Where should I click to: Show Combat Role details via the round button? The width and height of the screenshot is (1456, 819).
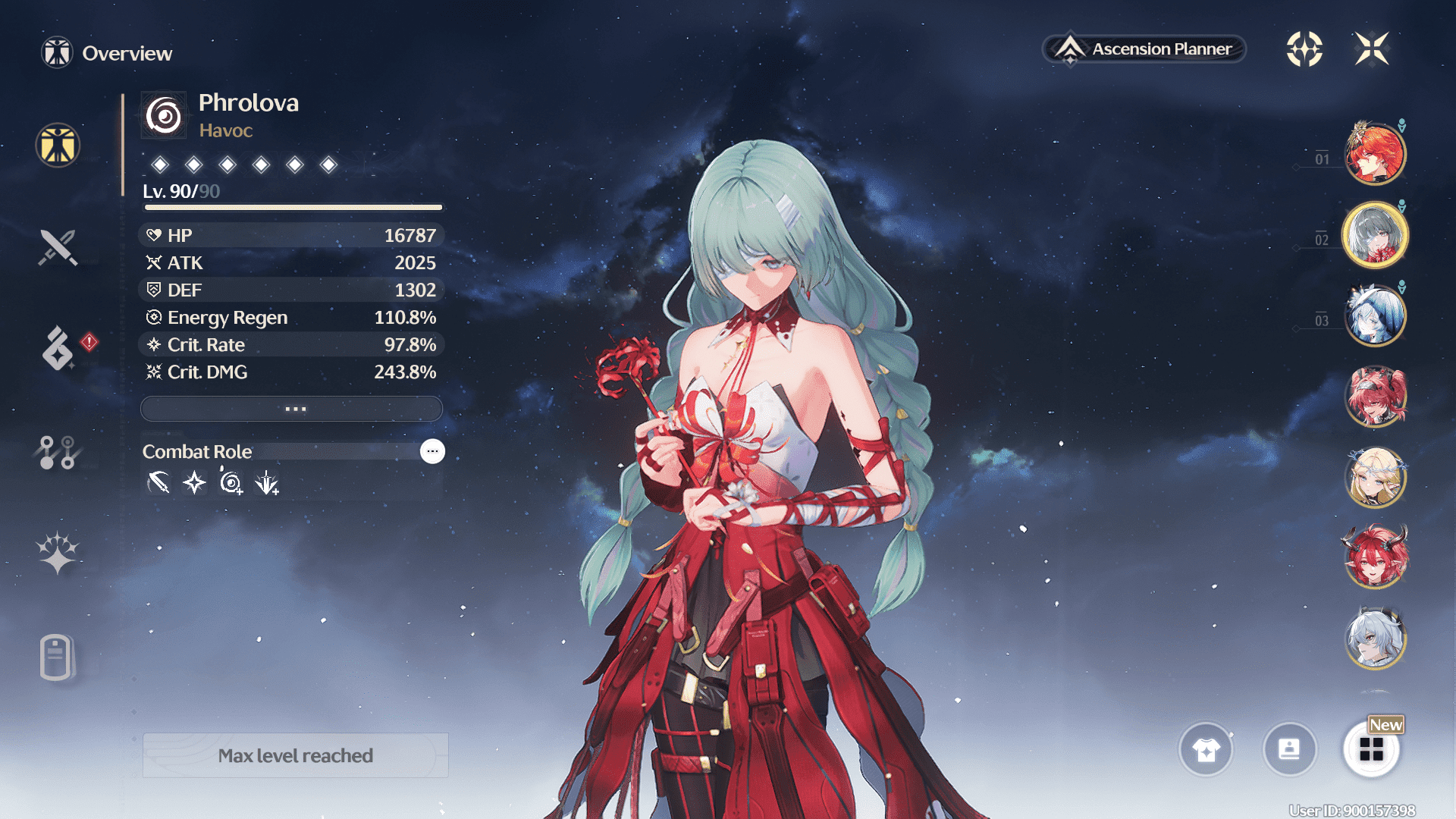click(432, 451)
